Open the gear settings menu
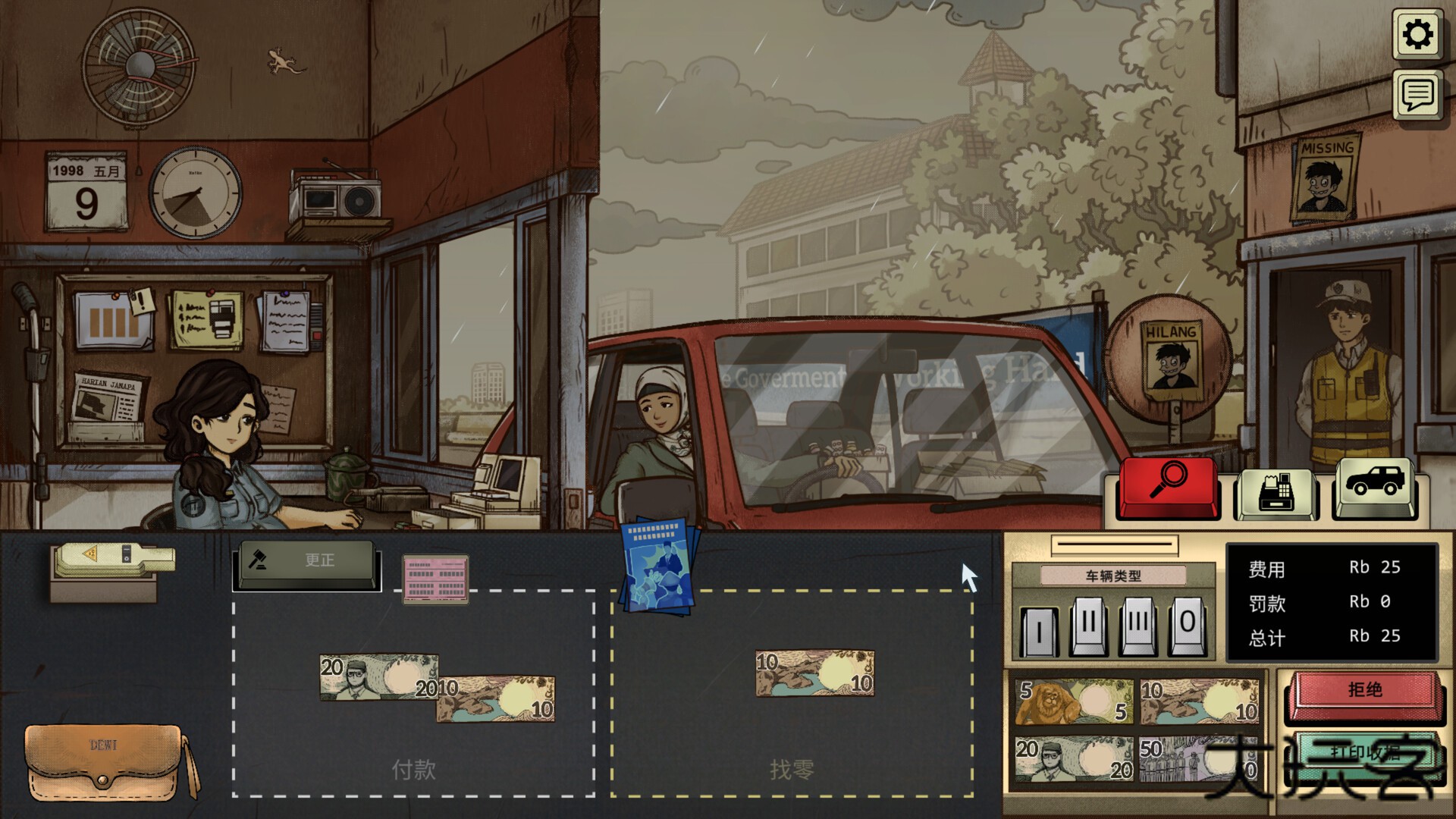The height and width of the screenshot is (819, 1456). (1417, 34)
